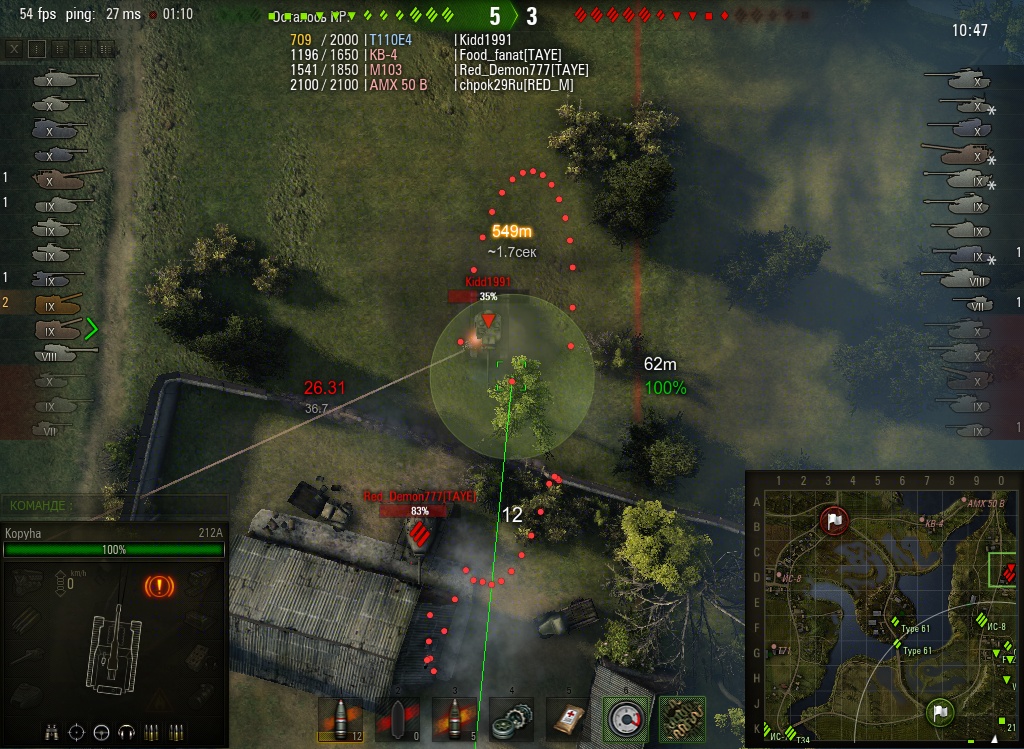Click the binoculars crew icon
The height and width of the screenshot is (749, 1024).
[54, 732]
